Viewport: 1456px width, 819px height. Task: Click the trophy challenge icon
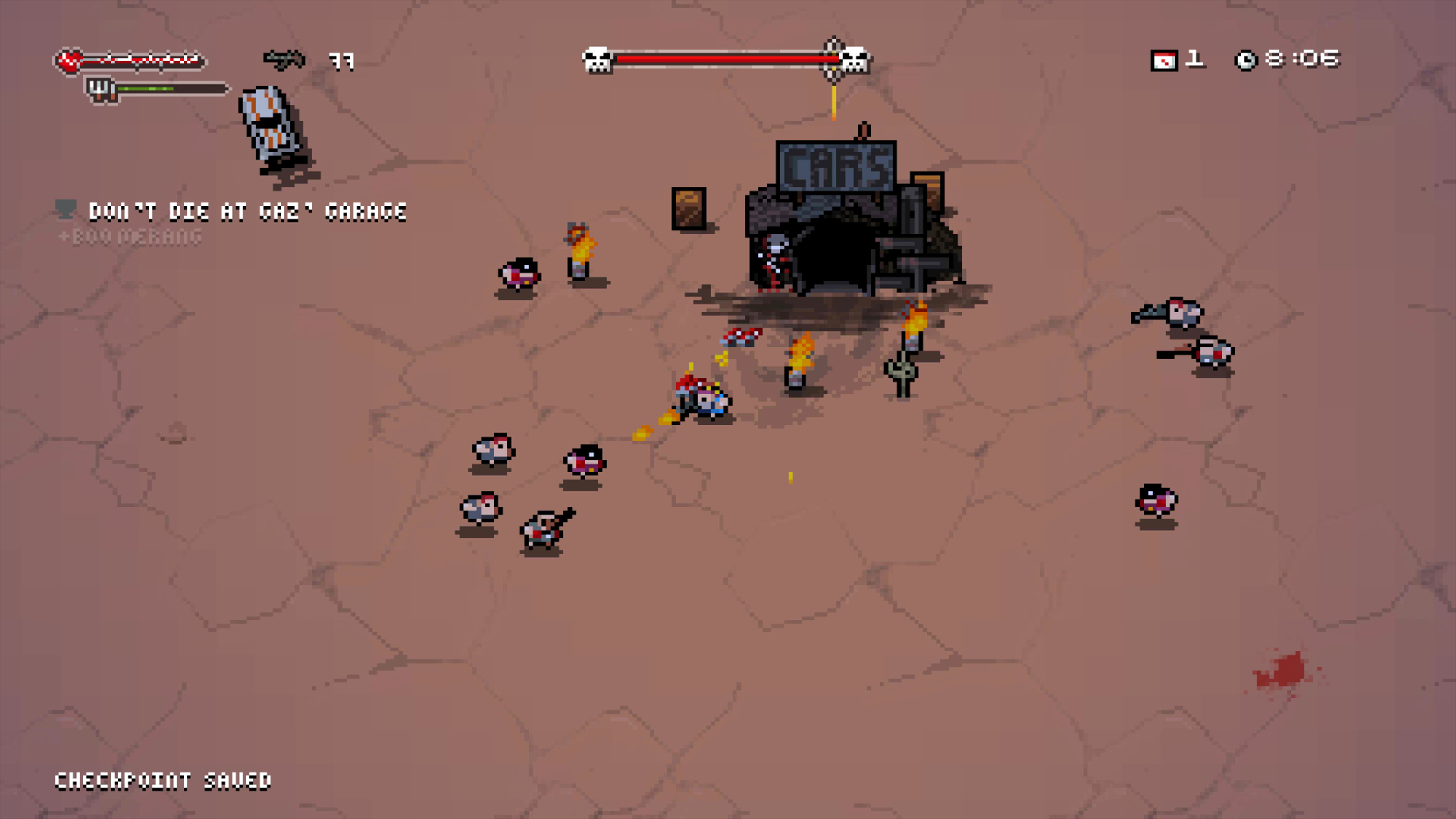coord(65,209)
